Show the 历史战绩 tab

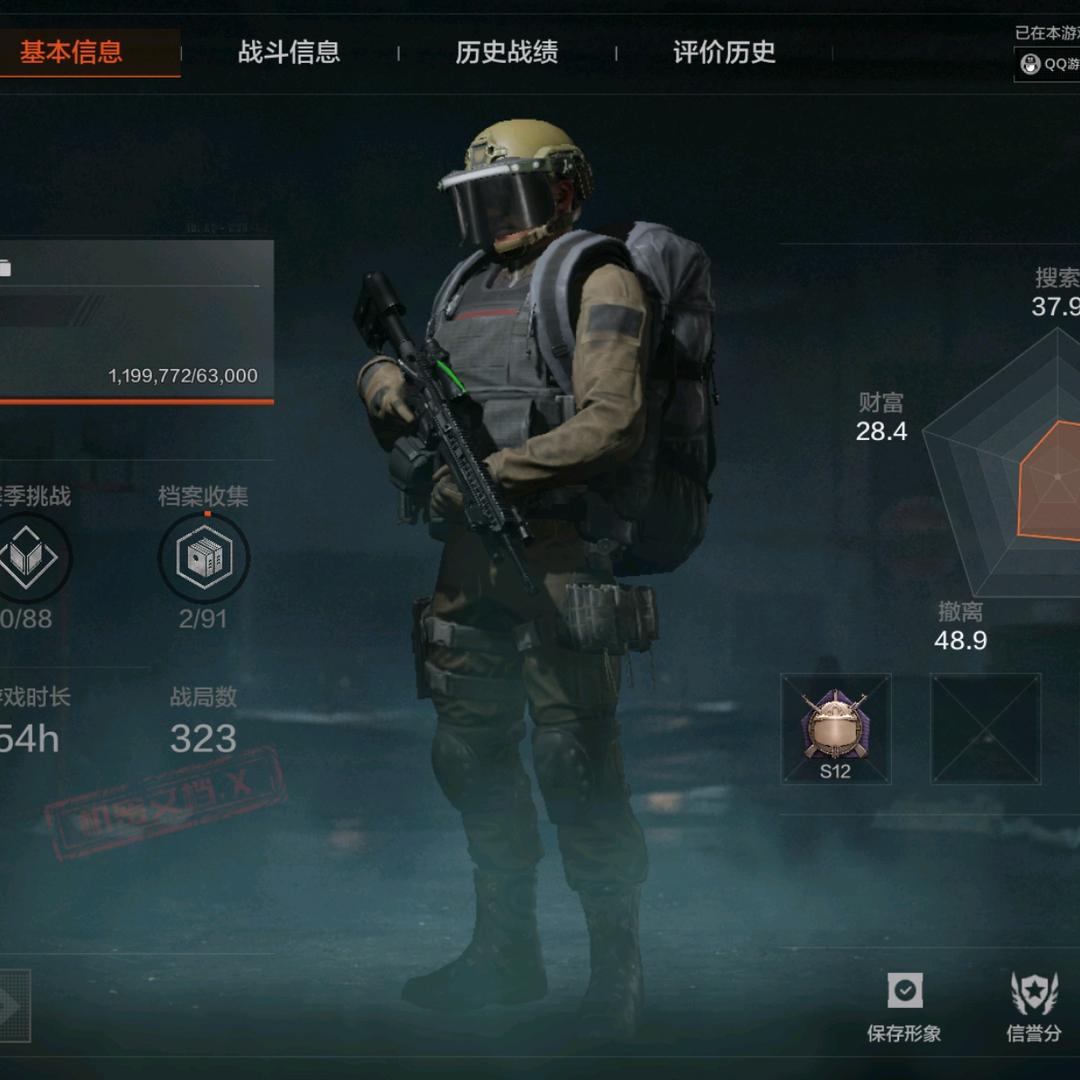[506, 52]
